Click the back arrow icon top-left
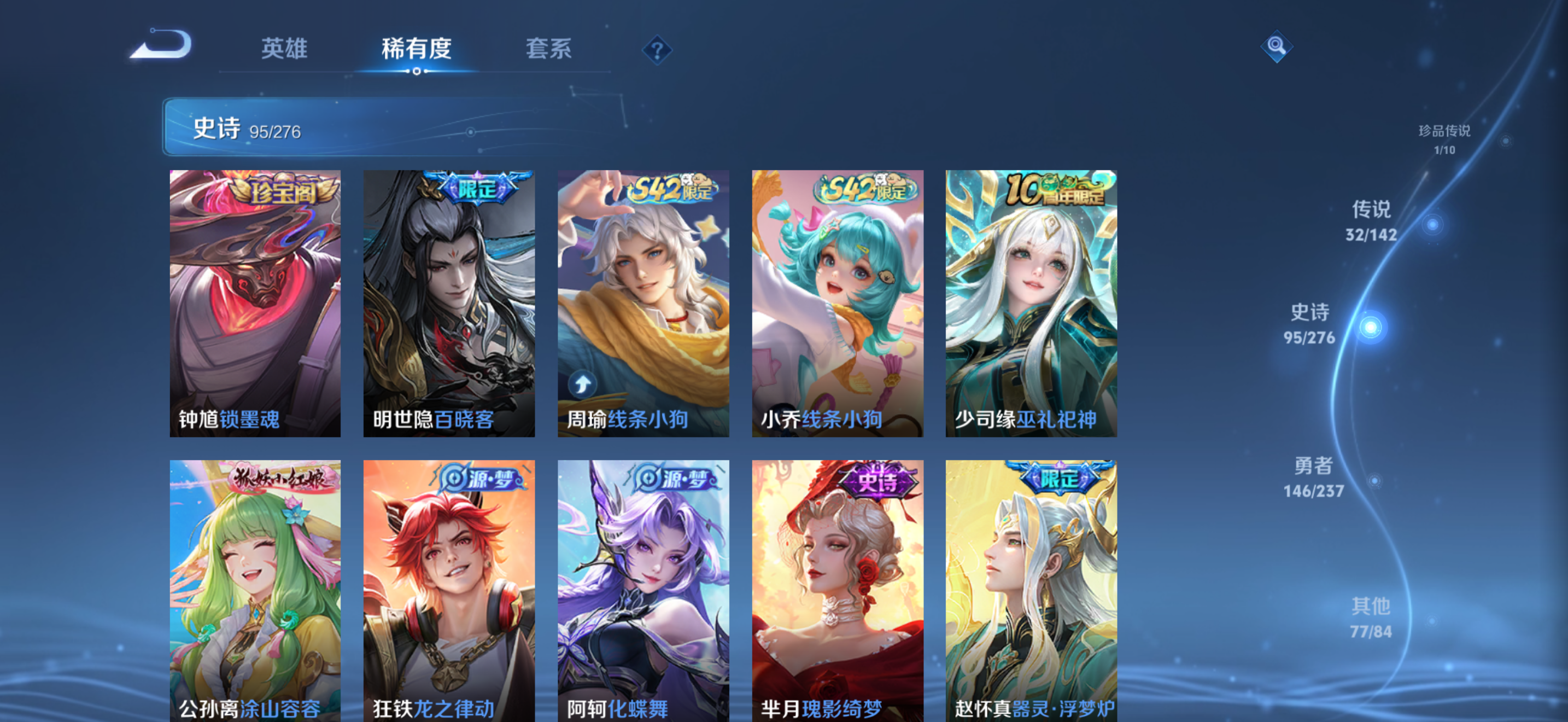Image resolution: width=1568 pixels, height=722 pixels. 160,43
